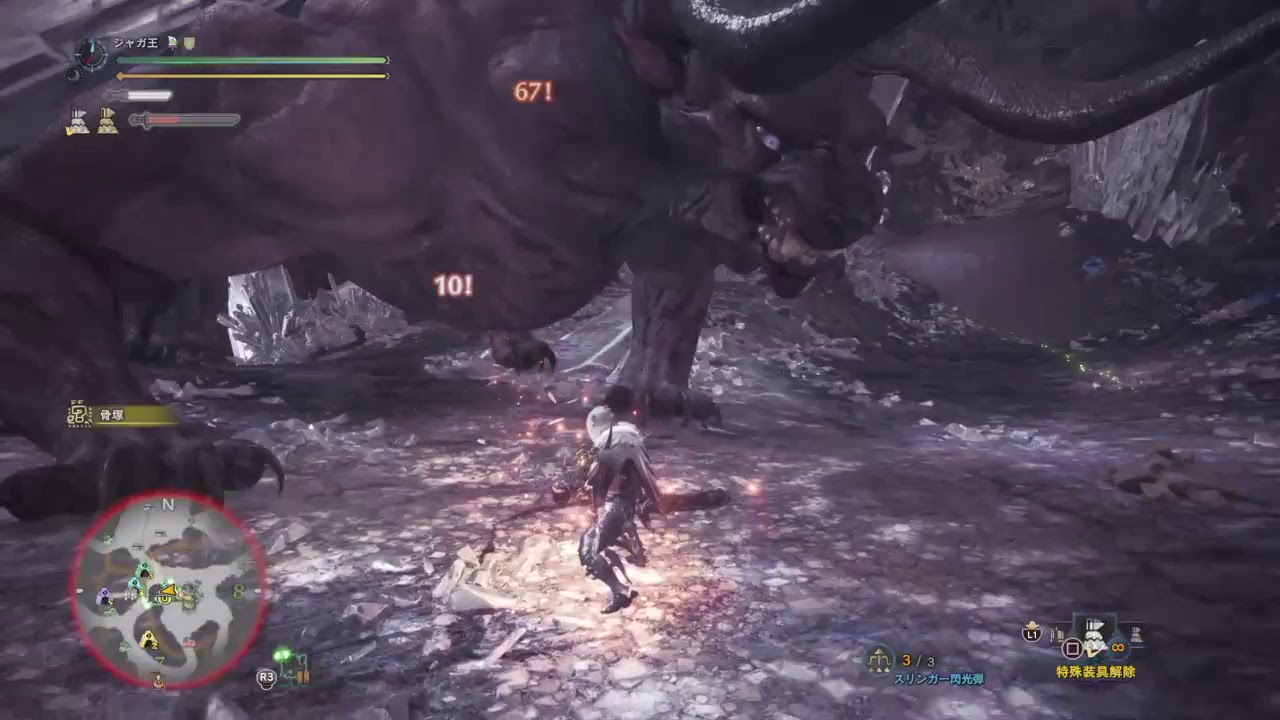This screenshot has height=720, width=1280.
Task: Click the right-side item bar arrow
Action: point(1136,633)
